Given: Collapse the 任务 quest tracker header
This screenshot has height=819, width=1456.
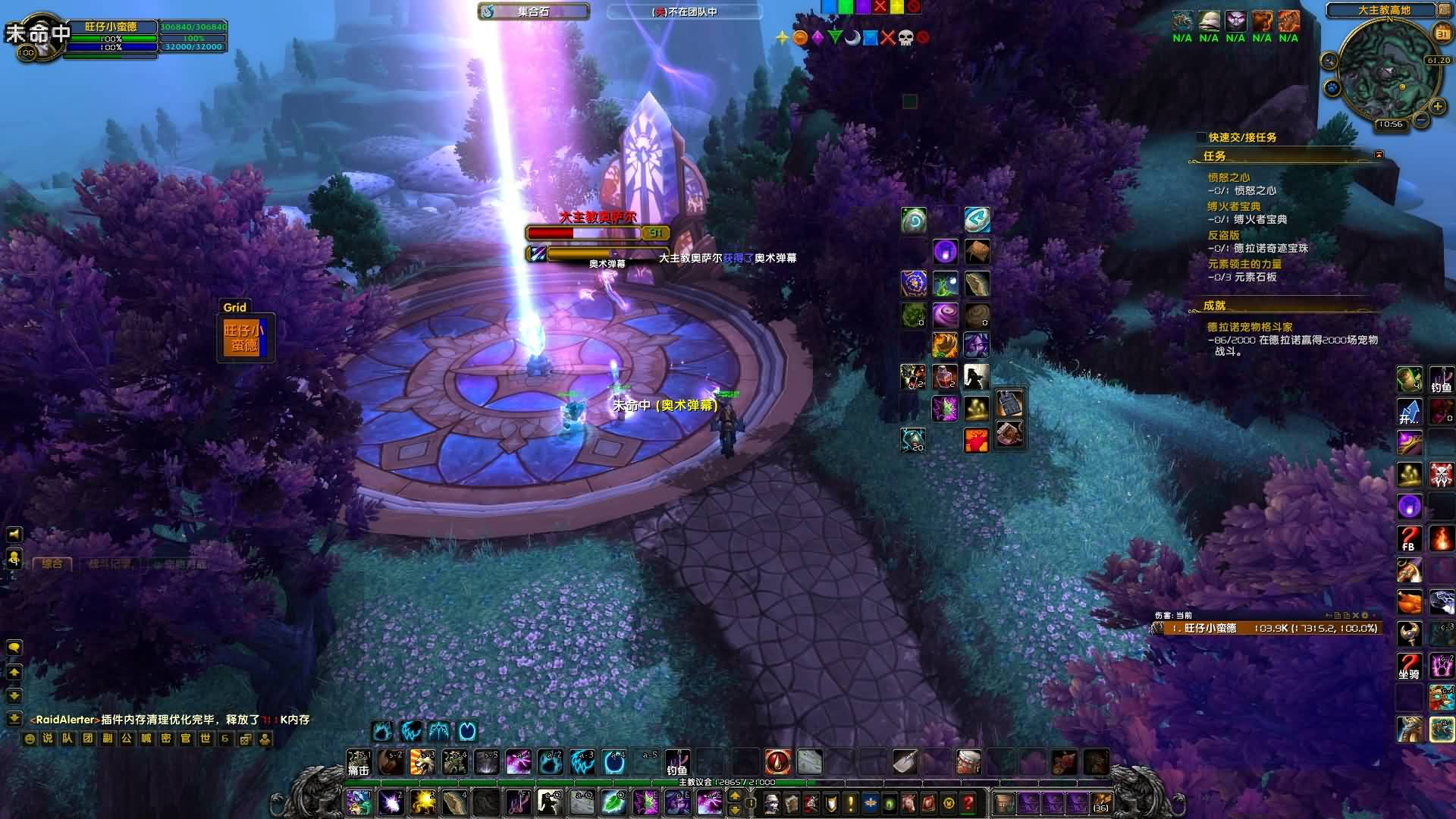Looking at the screenshot, I should [1379, 155].
